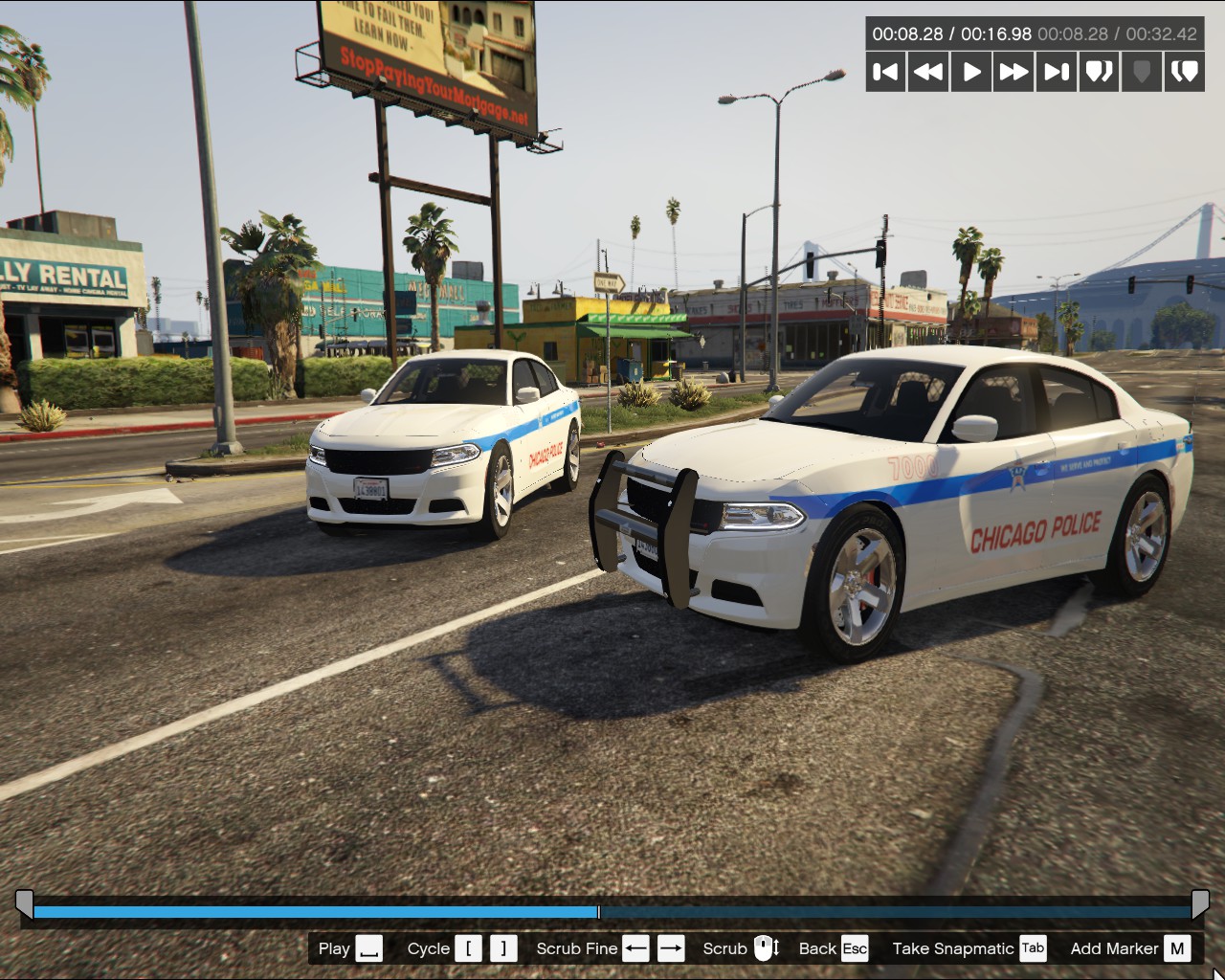Click the played bright-blue section of the timeline
This screenshot has height=980, width=1225.
pyautogui.click(x=316, y=912)
